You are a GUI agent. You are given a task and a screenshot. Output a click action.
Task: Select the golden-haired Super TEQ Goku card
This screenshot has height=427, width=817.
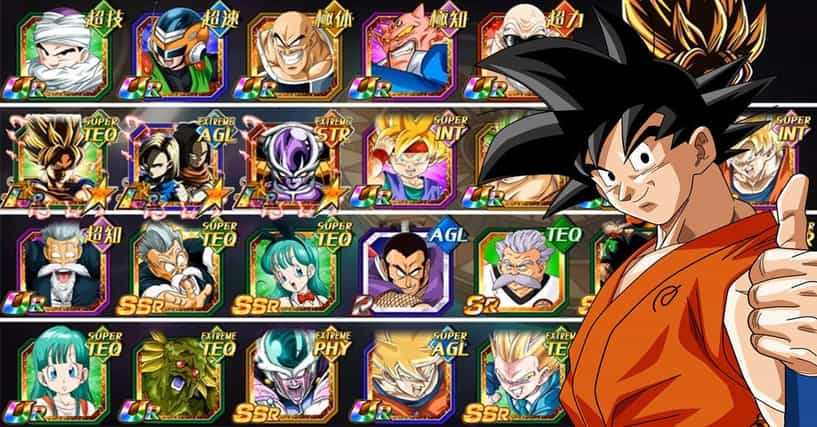click(60, 160)
